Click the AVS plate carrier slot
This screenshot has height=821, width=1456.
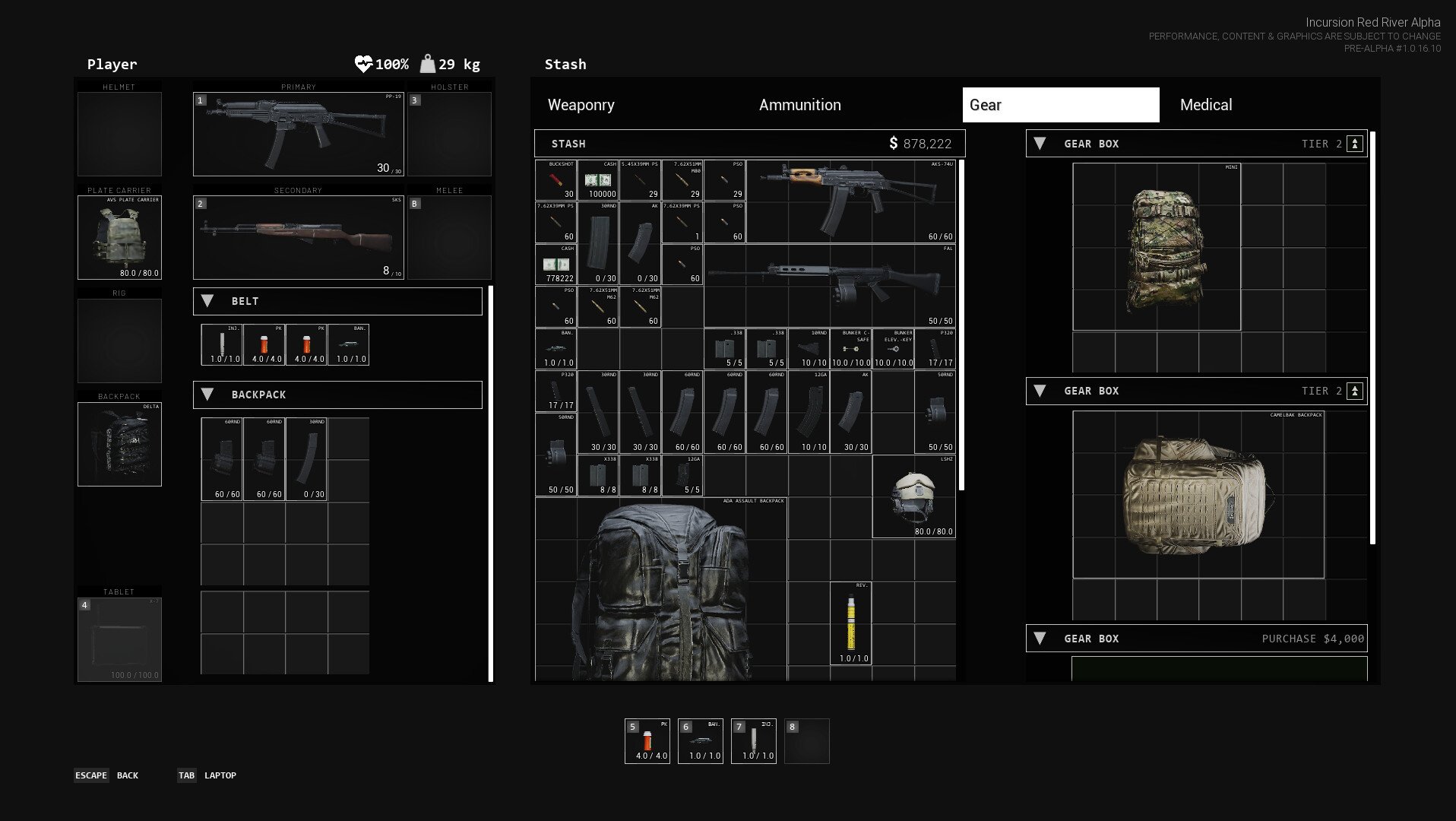point(119,237)
